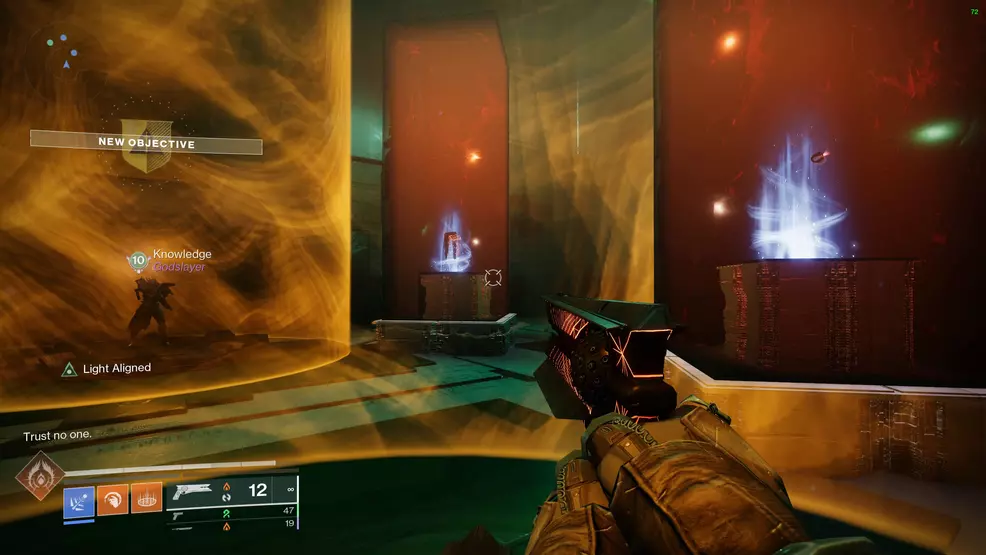Click the Light Aligned buff indicator
The image size is (986, 555).
point(106,369)
